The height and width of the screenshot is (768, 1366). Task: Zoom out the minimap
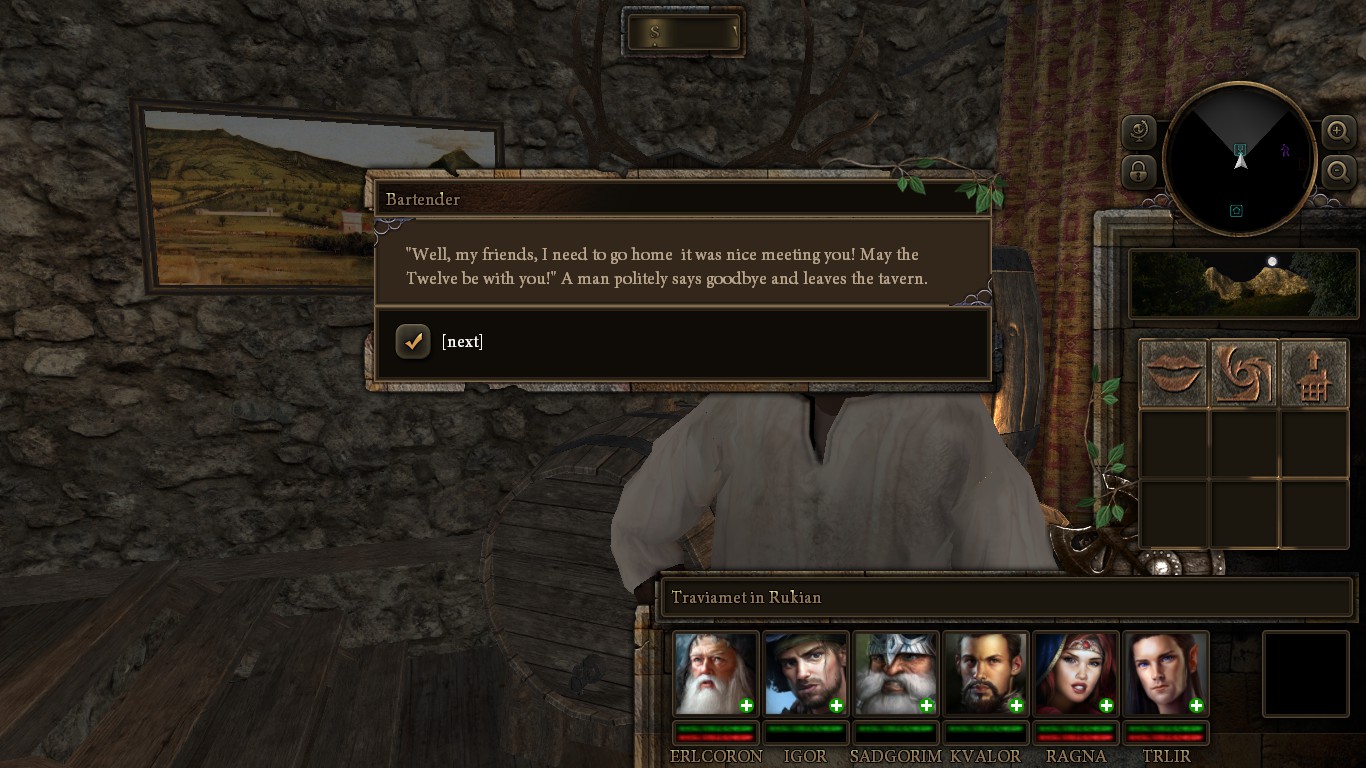1338,171
